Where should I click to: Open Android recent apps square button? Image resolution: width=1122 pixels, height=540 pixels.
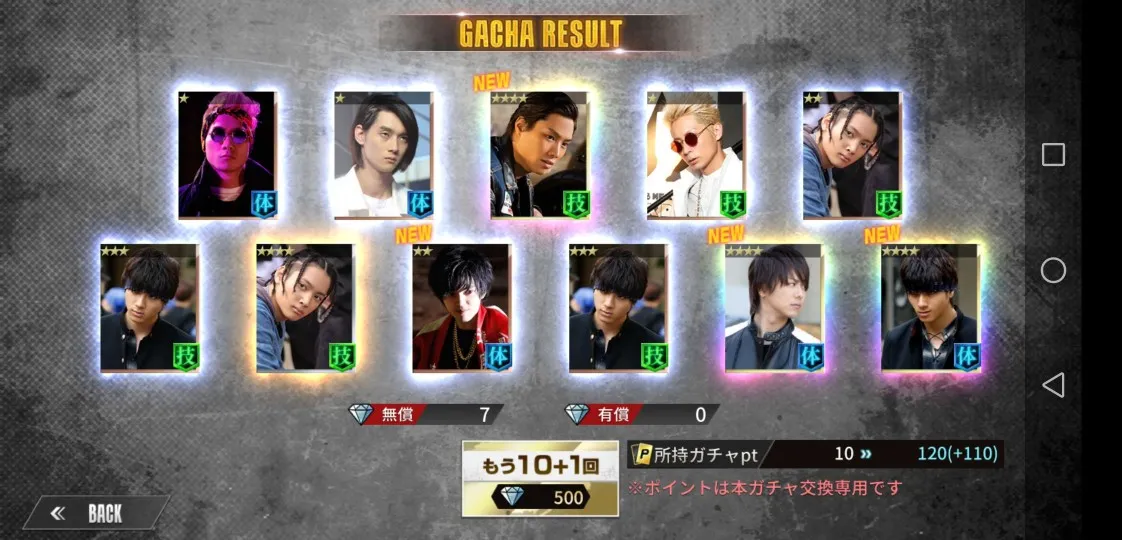(1053, 154)
